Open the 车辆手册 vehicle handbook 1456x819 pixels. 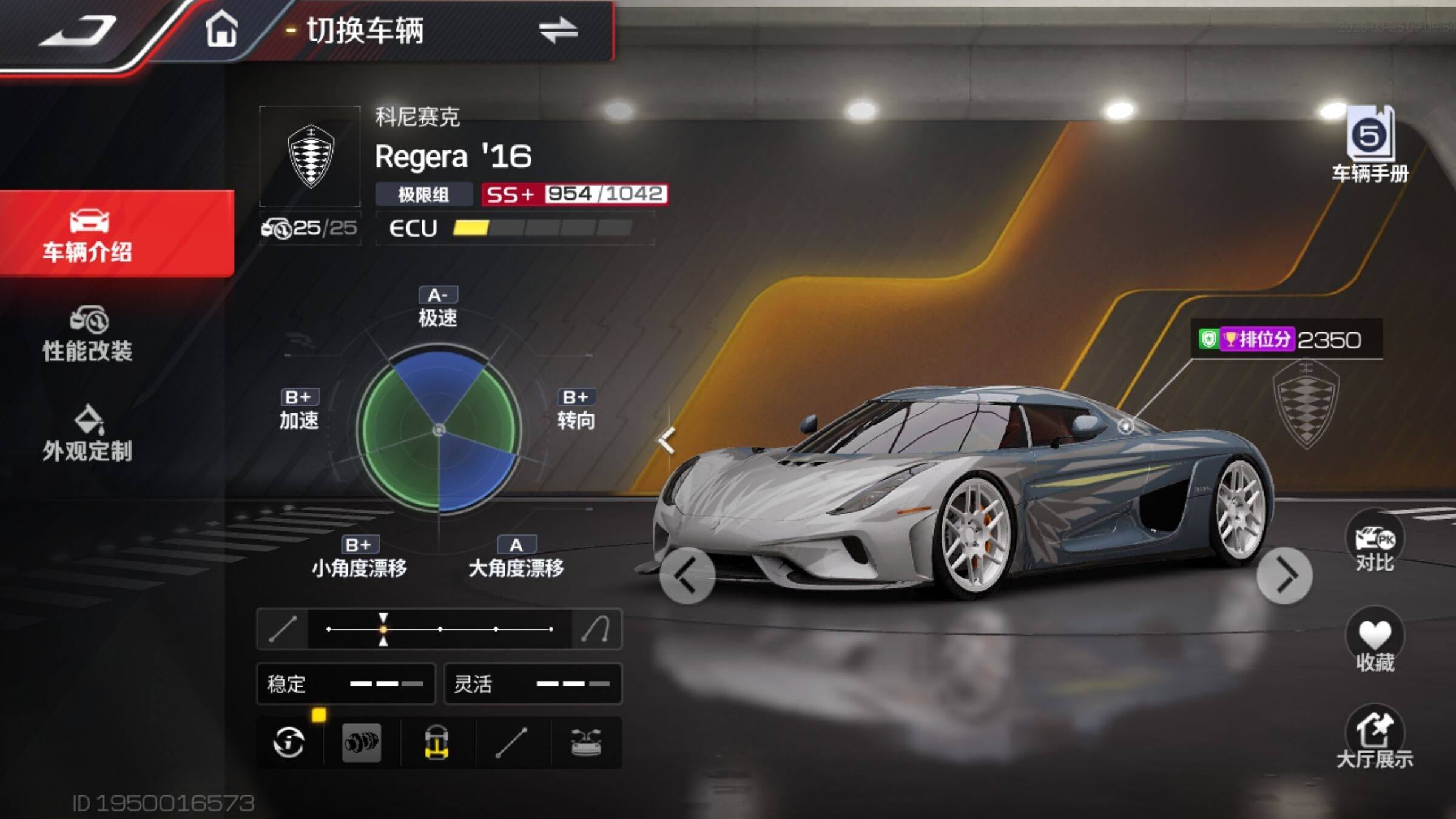(1370, 146)
